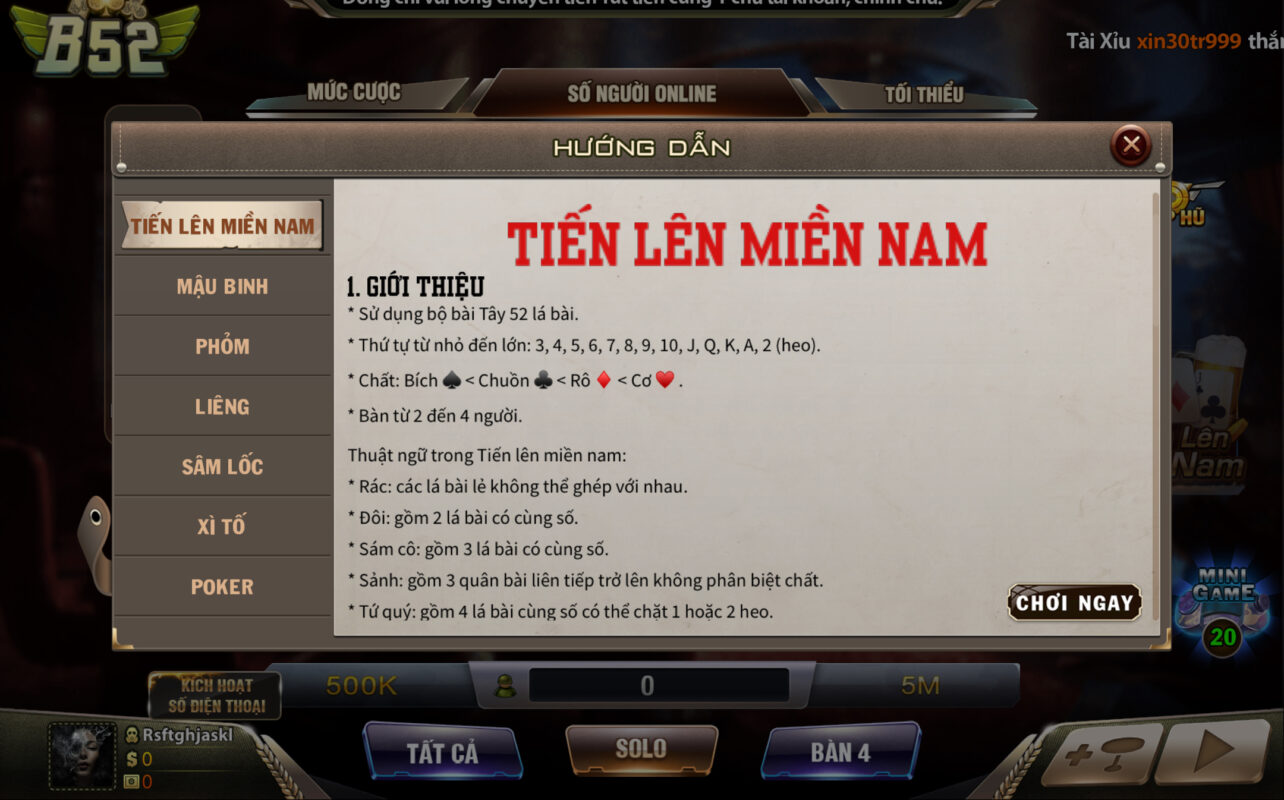This screenshot has height=800, width=1284.
Task: Toggle the SOLO table filter
Action: 641,748
